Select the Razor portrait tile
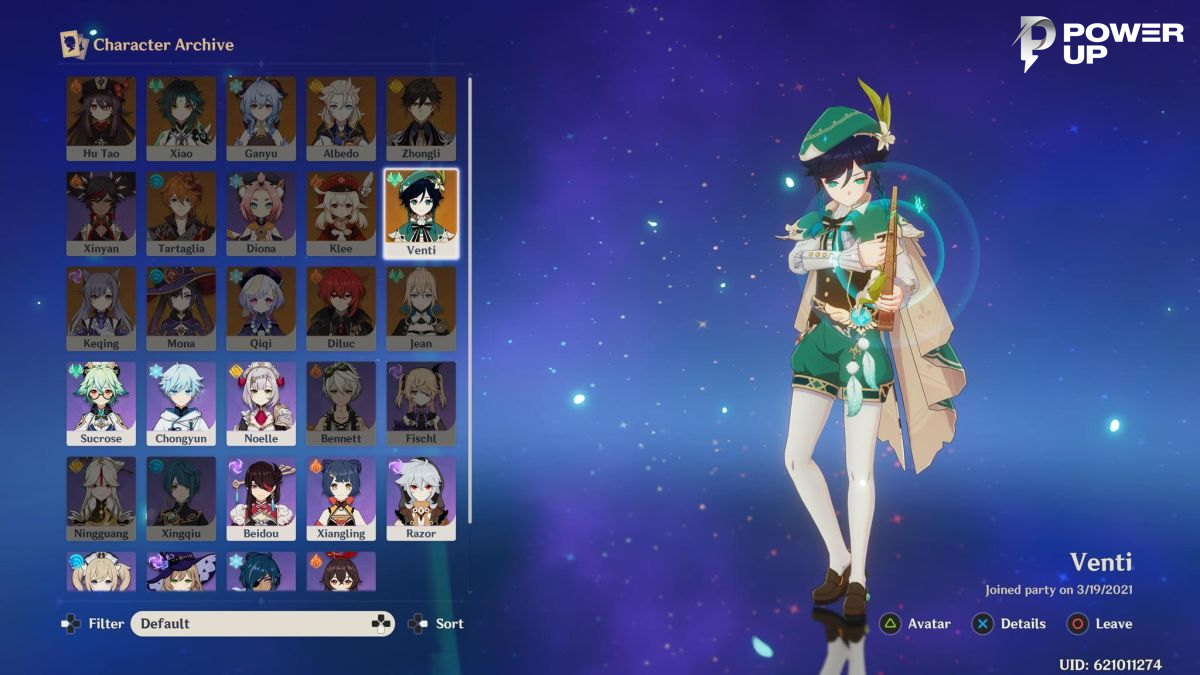The height and width of the screenshot is (675, 1200). (x=421, y=498)
